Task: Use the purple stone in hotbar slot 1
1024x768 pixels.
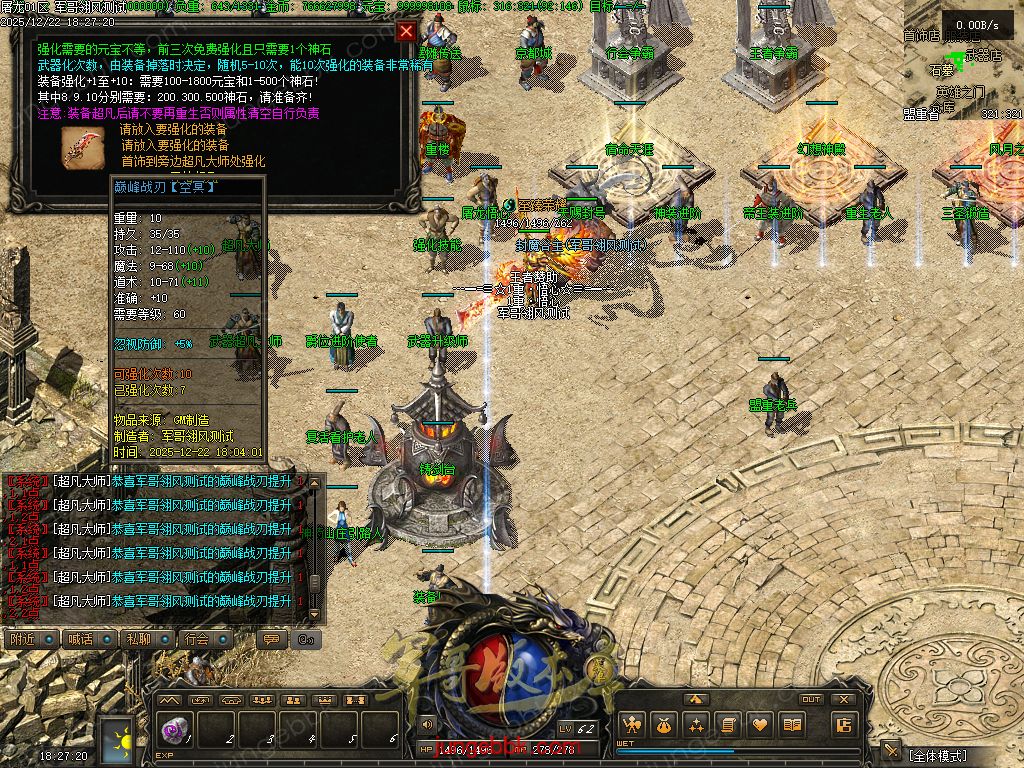Action: click(173, 729)
